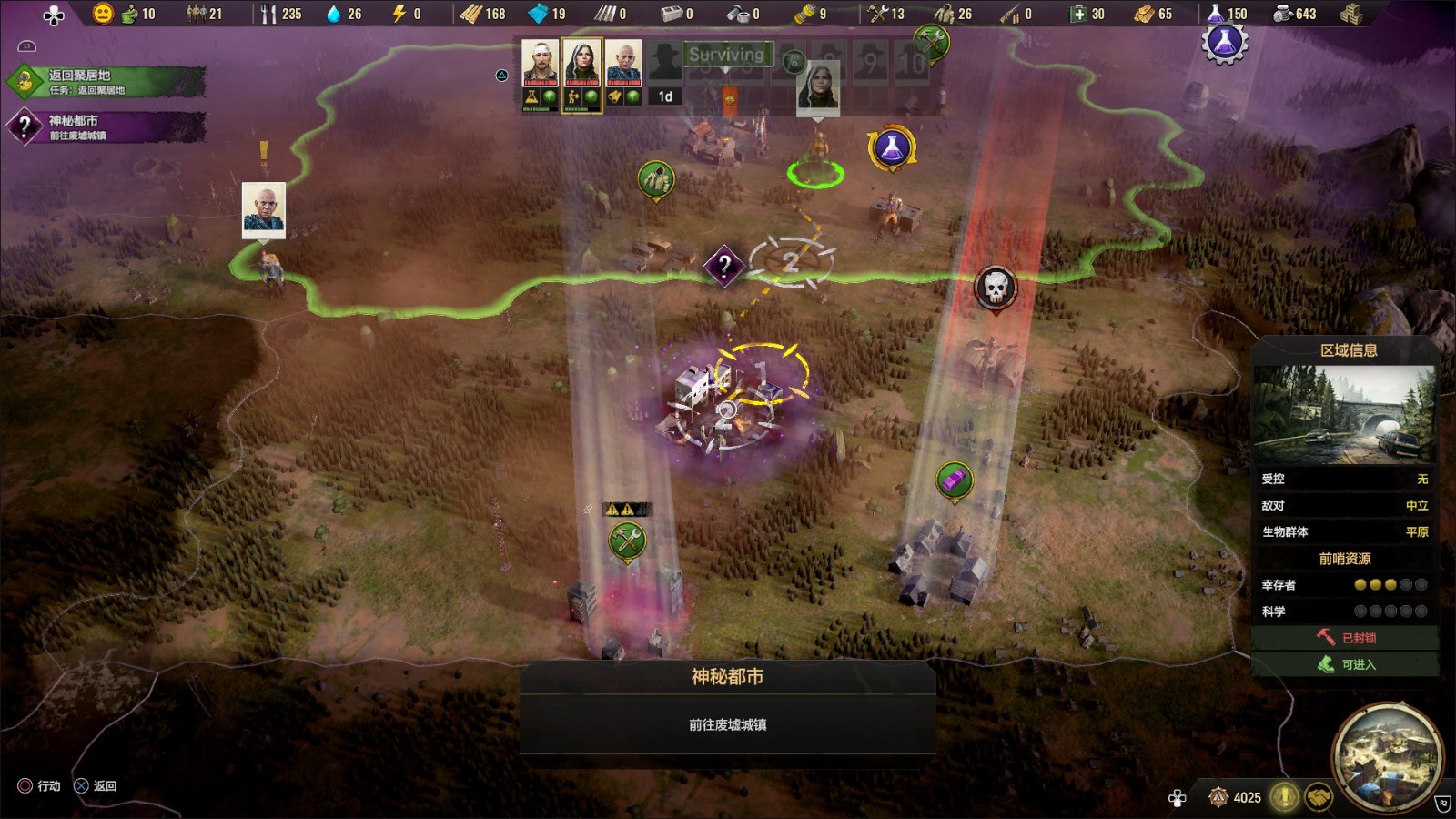Choose the hooded woman specialist portrait
Screen dimensions: 1456x819
(581, 64)
